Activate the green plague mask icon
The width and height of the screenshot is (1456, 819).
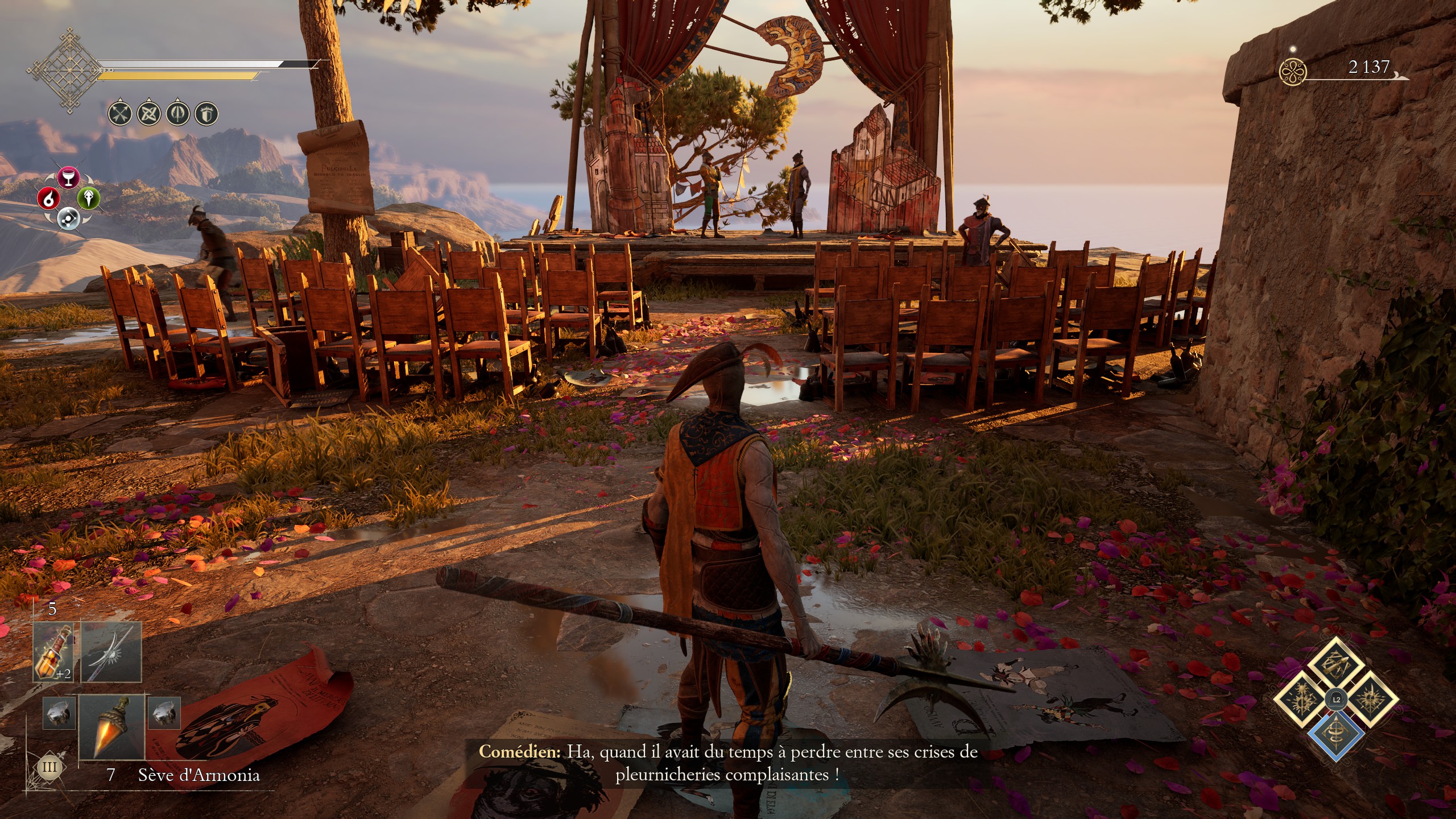tap(89, 198)
